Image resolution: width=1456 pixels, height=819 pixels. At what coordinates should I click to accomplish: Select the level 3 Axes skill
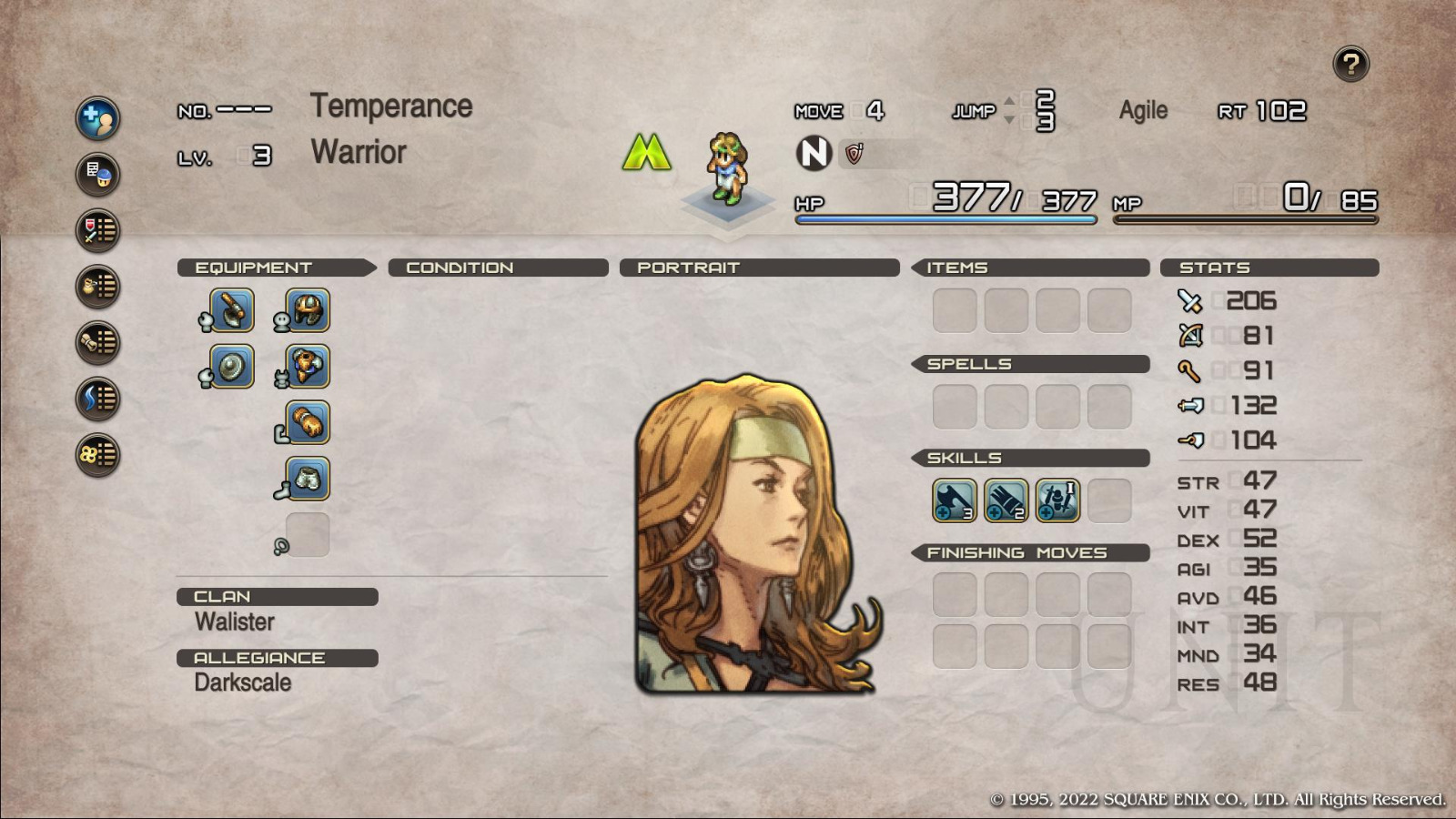pos(954,500)
